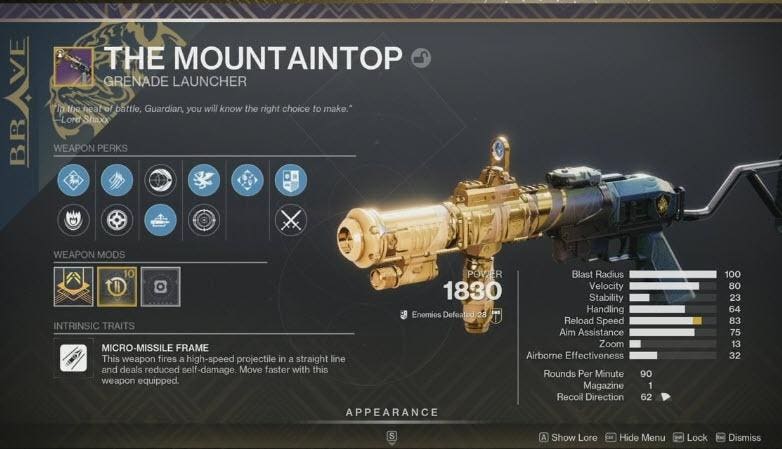Viewport: 782px width, 449px height.
Task: Select the diamond-framed perk in the first column
Action: [x=72, y=180]
